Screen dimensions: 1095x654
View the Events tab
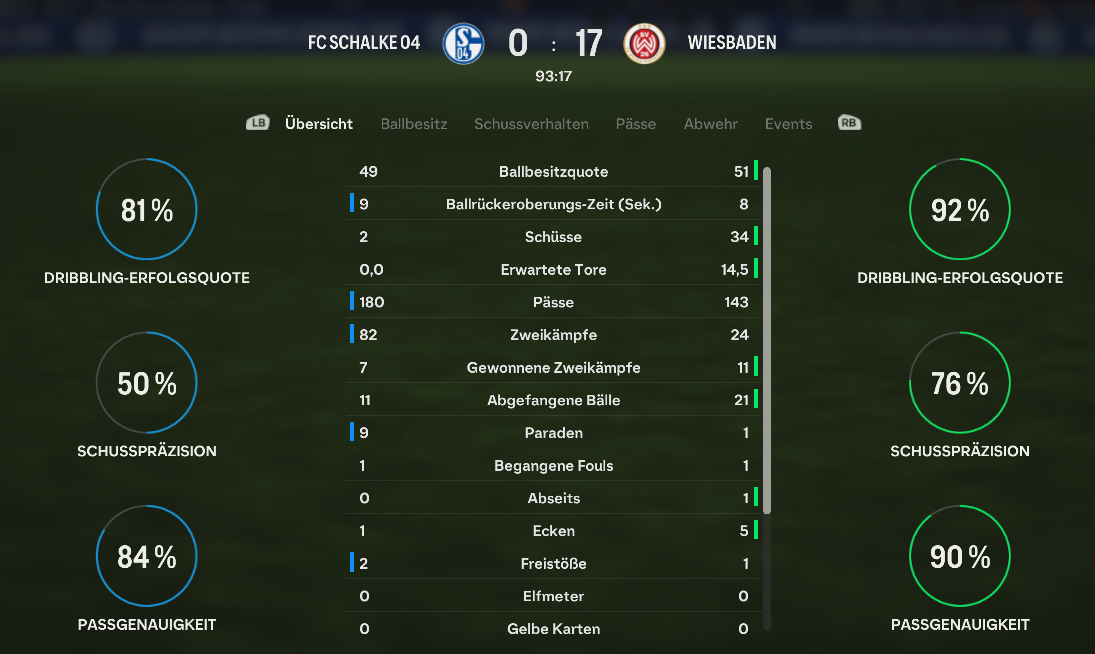[x=788, y=124]
